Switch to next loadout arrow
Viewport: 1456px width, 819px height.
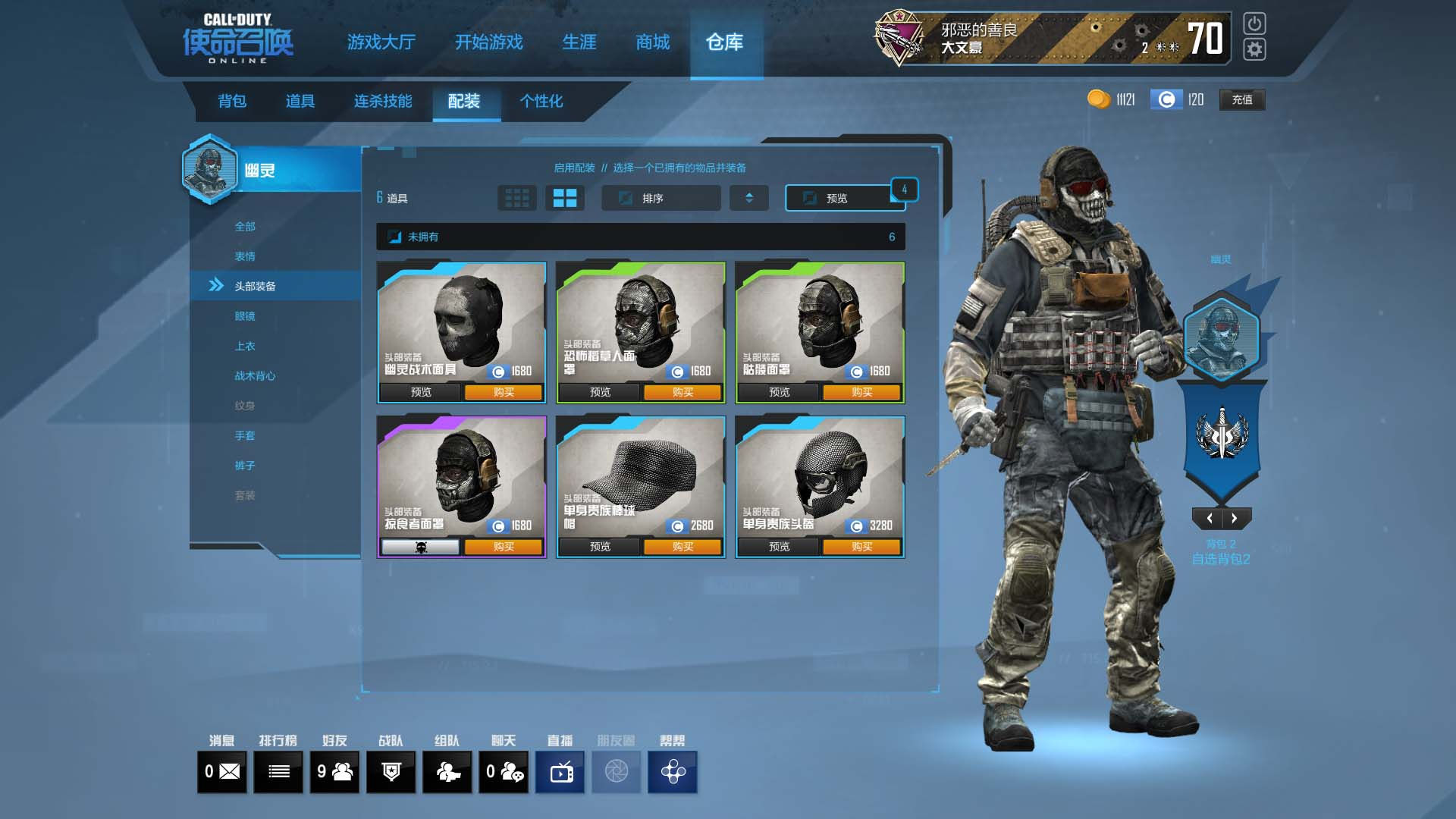tap(1235, 519)
